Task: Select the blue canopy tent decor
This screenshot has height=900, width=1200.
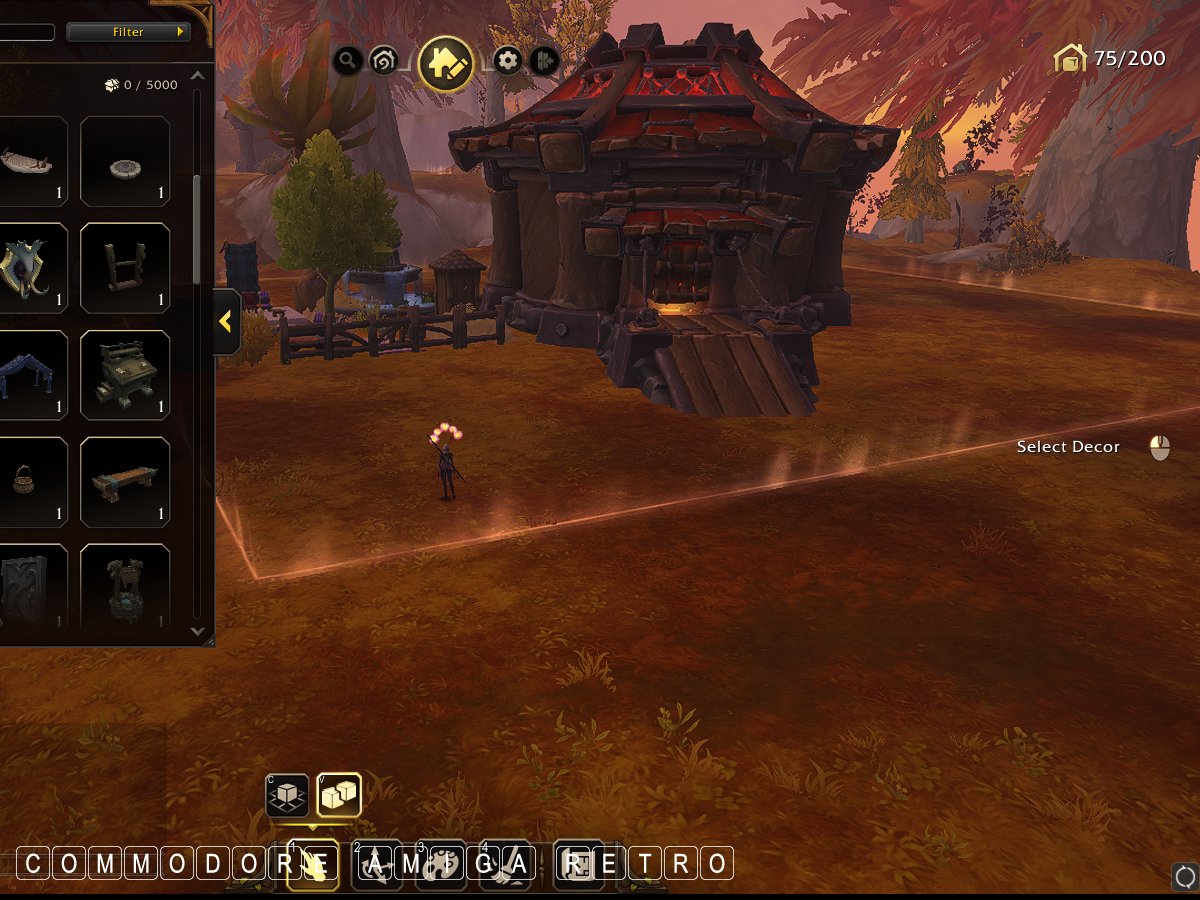Action: [x=30, y=376]
